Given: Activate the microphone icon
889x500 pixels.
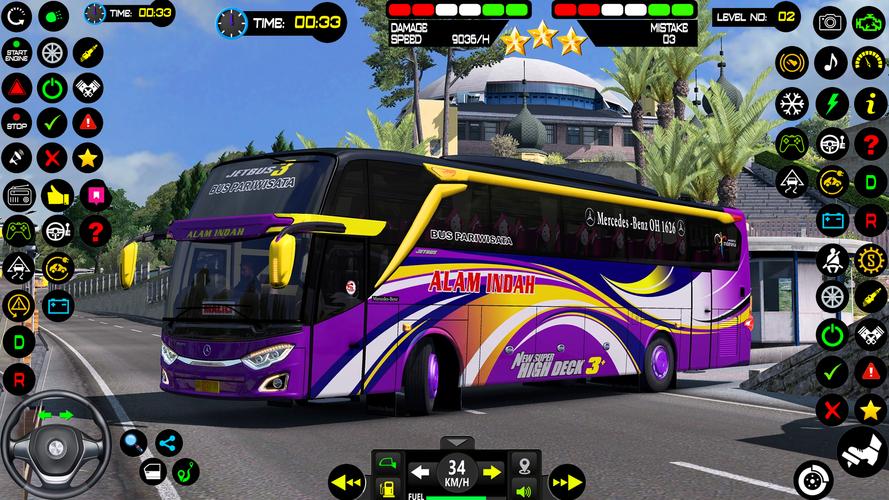Looking at the screenshot, I should 16,157.
